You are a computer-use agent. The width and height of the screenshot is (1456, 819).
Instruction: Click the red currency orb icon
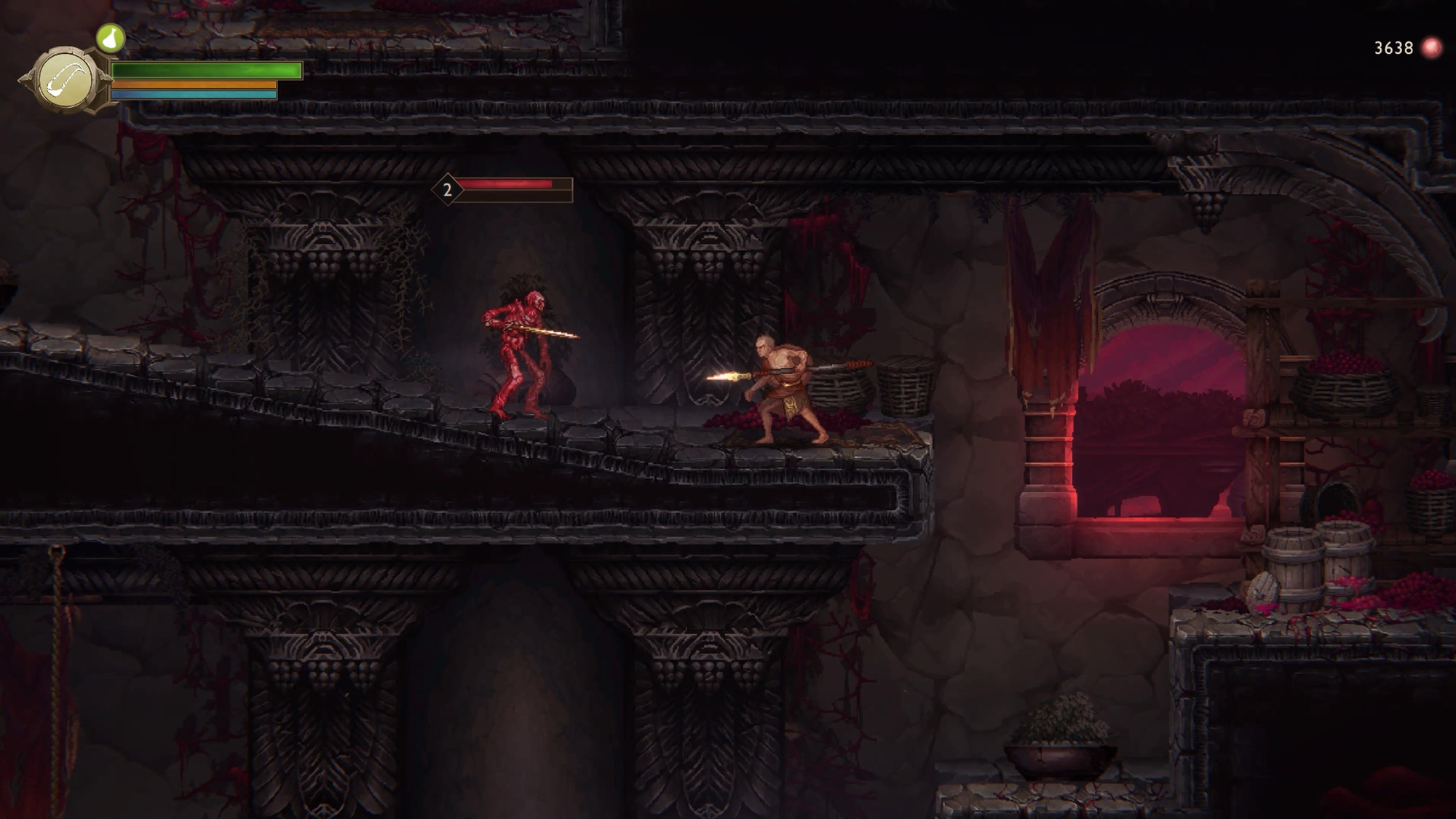1431,48
